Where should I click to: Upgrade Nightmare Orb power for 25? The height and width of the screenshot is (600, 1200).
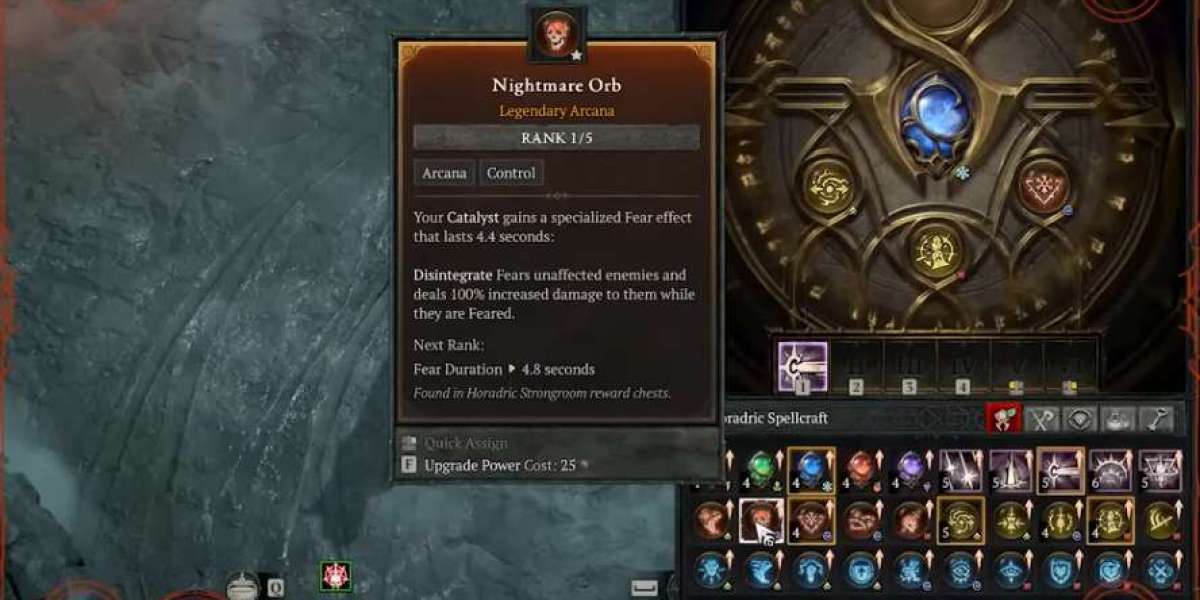coord(499,465)
